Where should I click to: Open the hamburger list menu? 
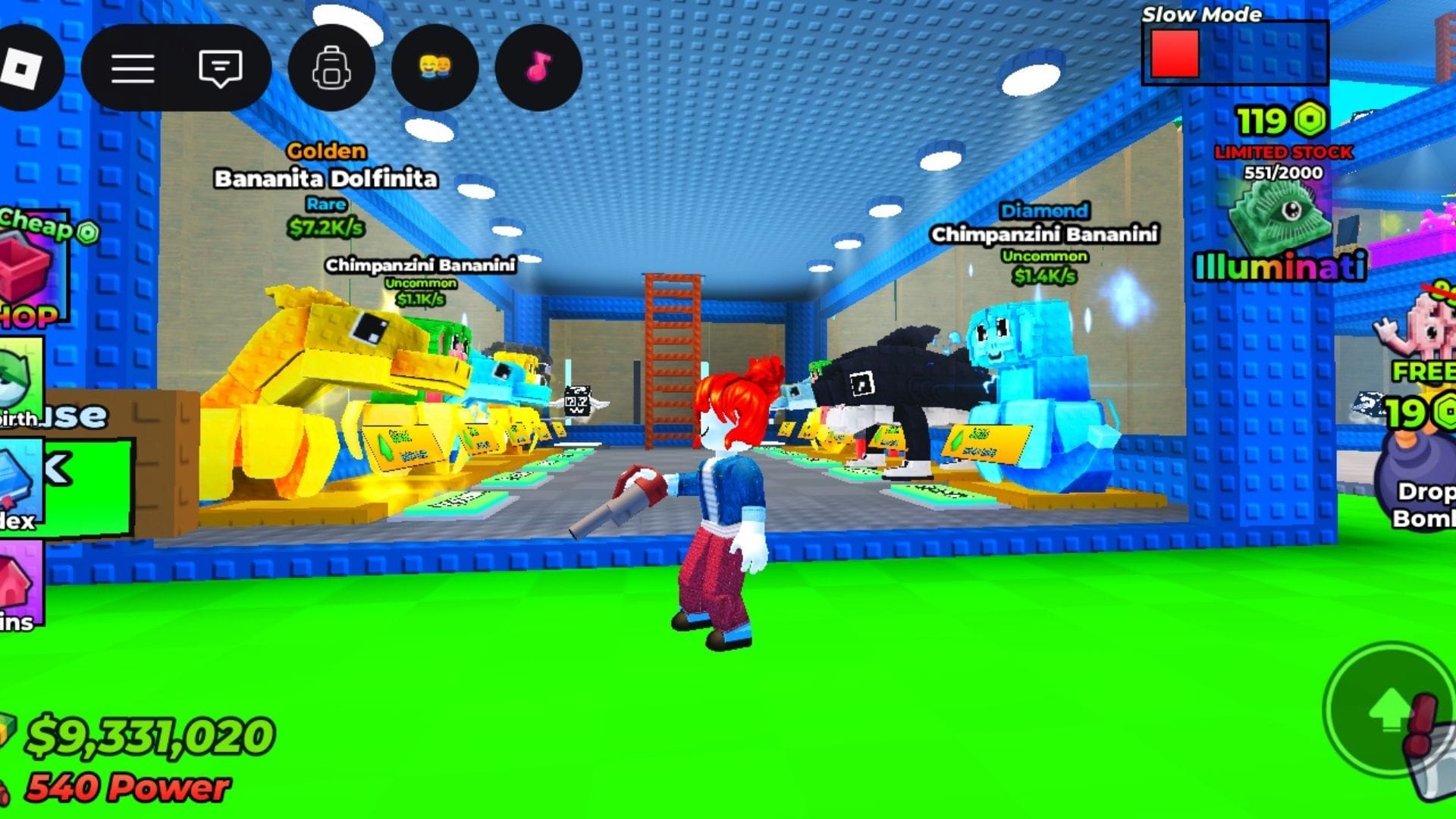coord(133,68)
